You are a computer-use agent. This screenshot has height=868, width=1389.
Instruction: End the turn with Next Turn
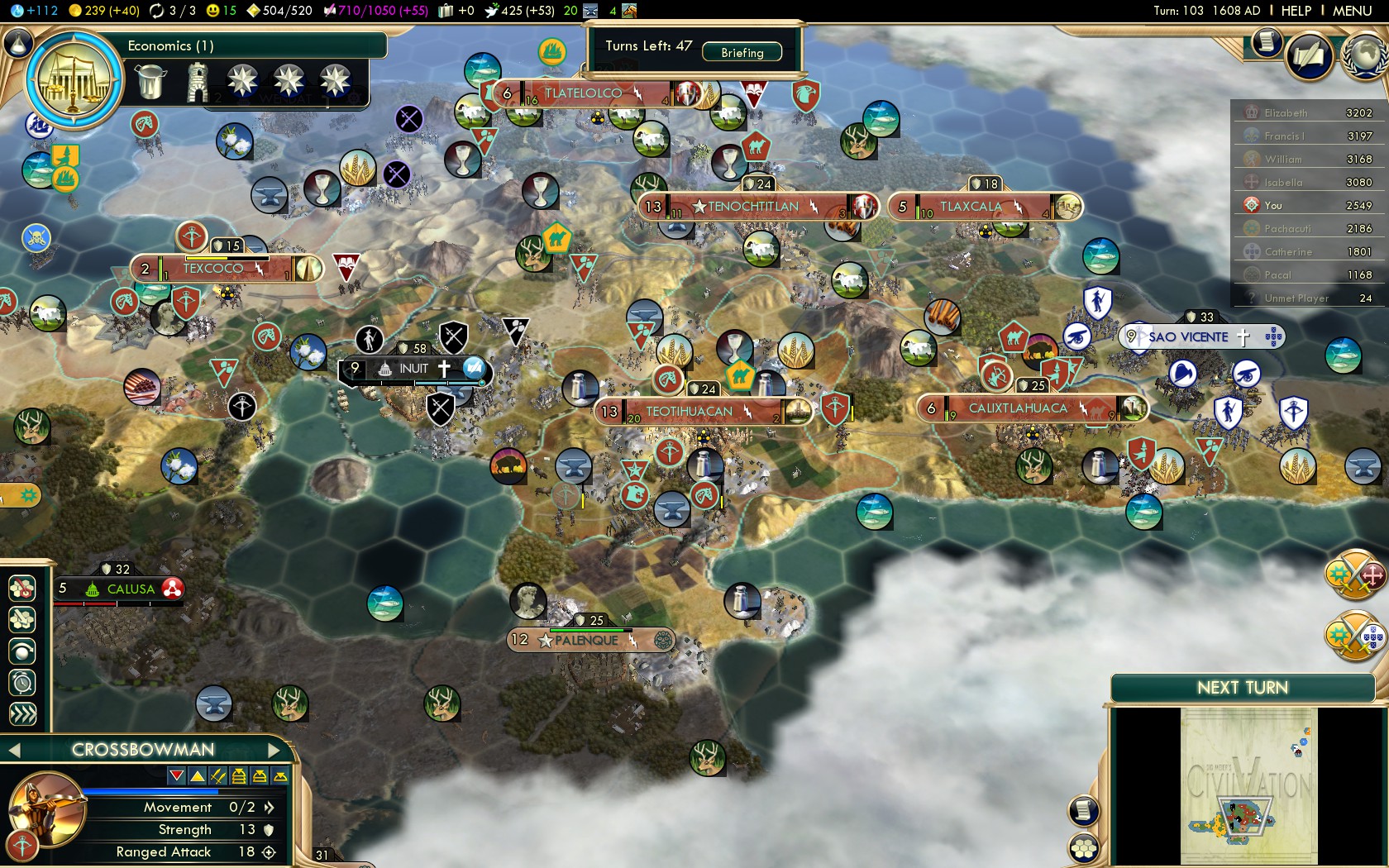[1242, 688]
